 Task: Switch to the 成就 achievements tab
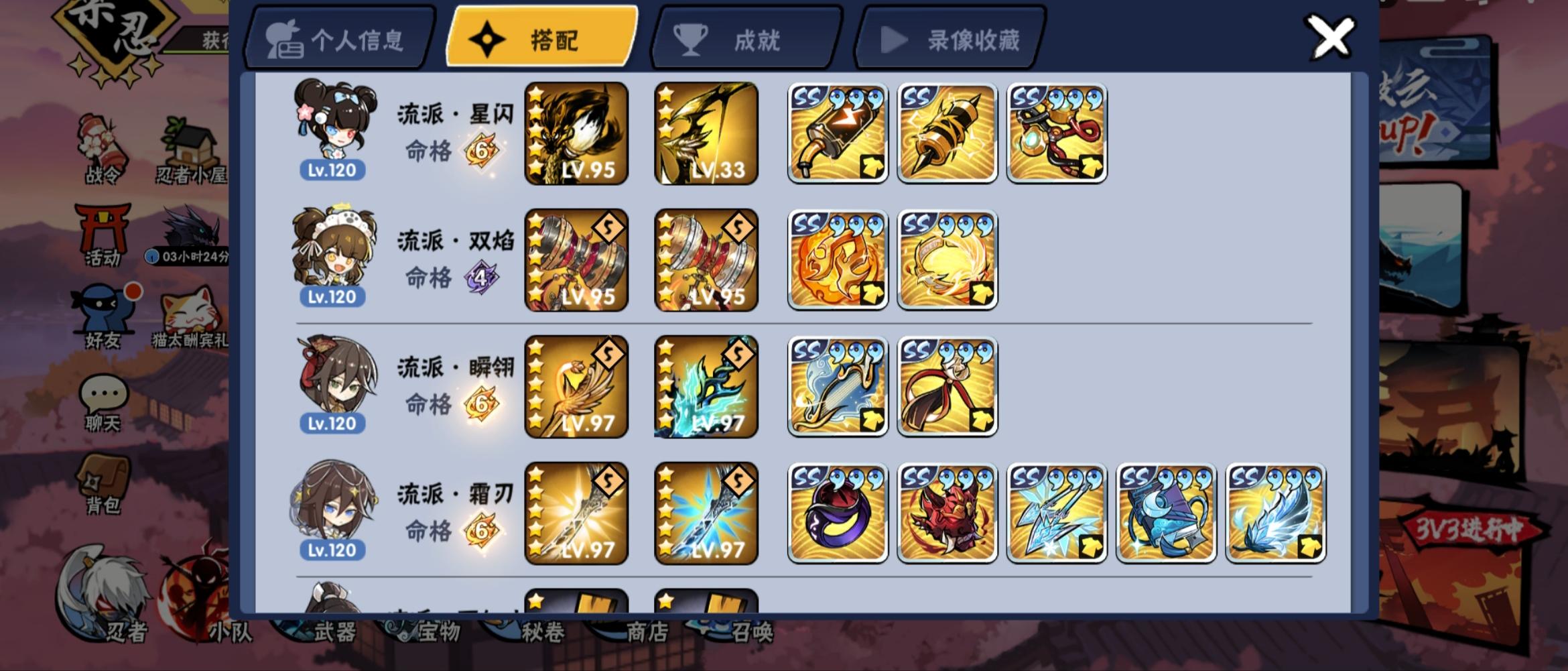pos(746,39)
